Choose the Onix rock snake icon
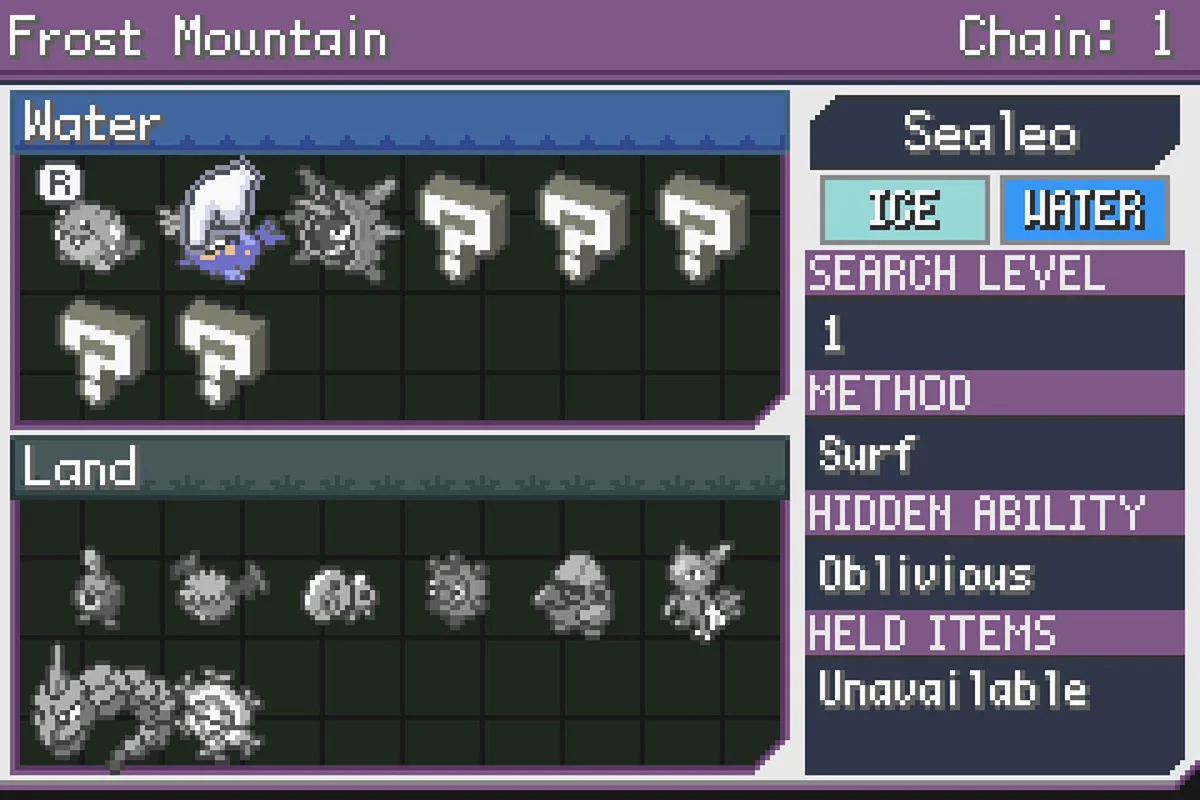 [x=98, y=706]
